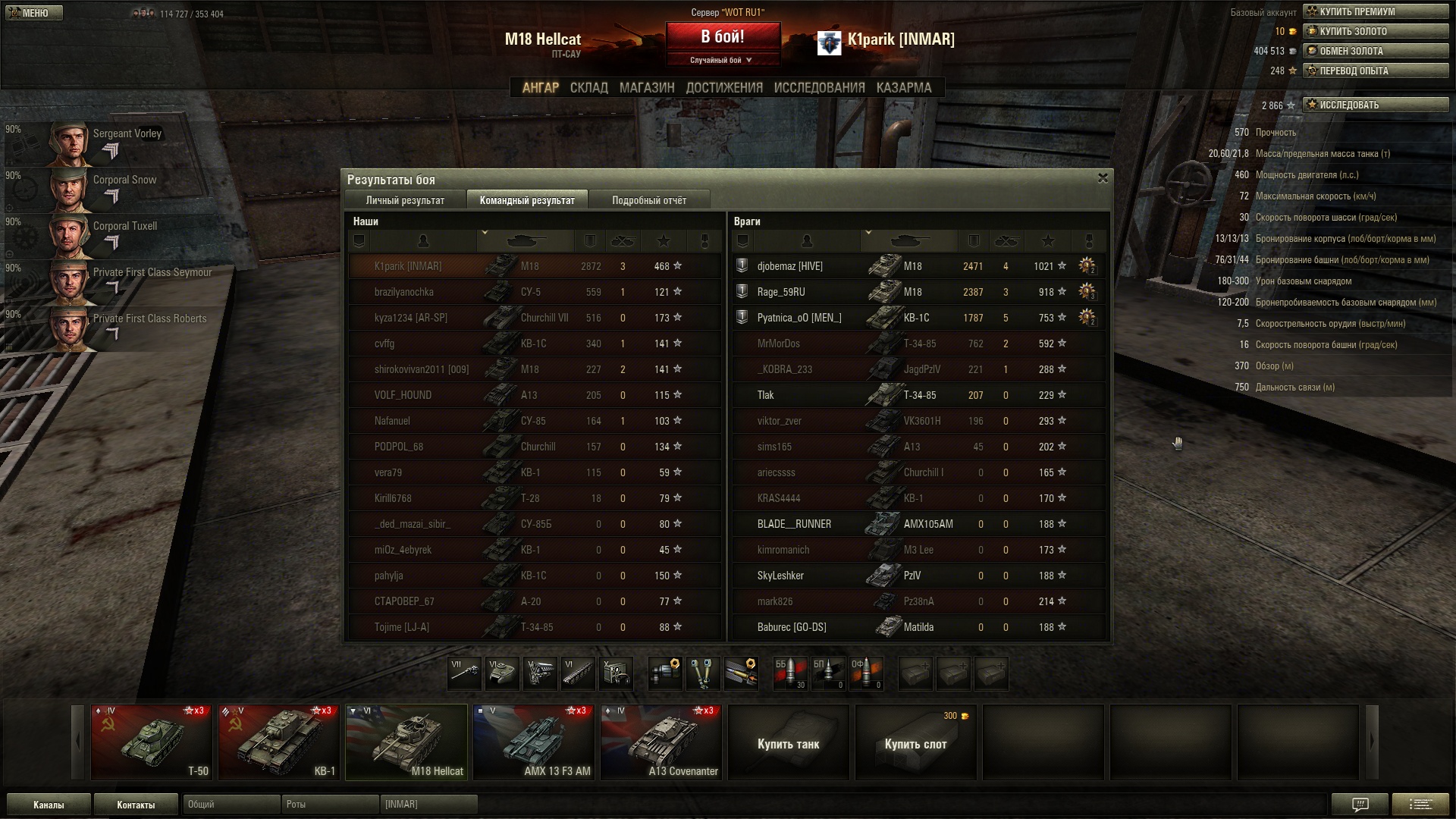Start battle with the В бой! button
1456x819 pixels.
pyautogui.click(x=722, y=37)
